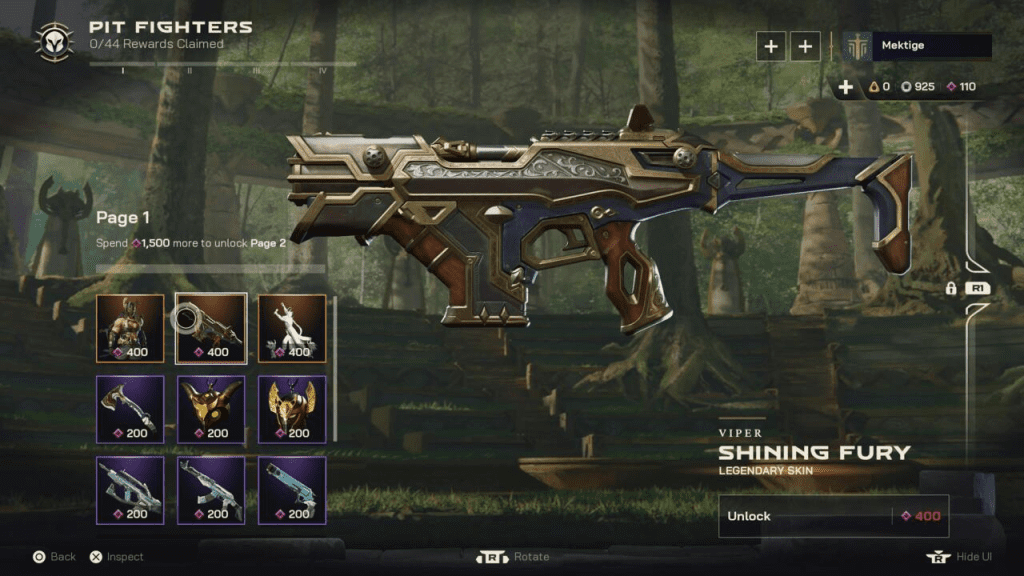Add currency with the plus beside balances
1024x576 pixels.
(846, 87)
